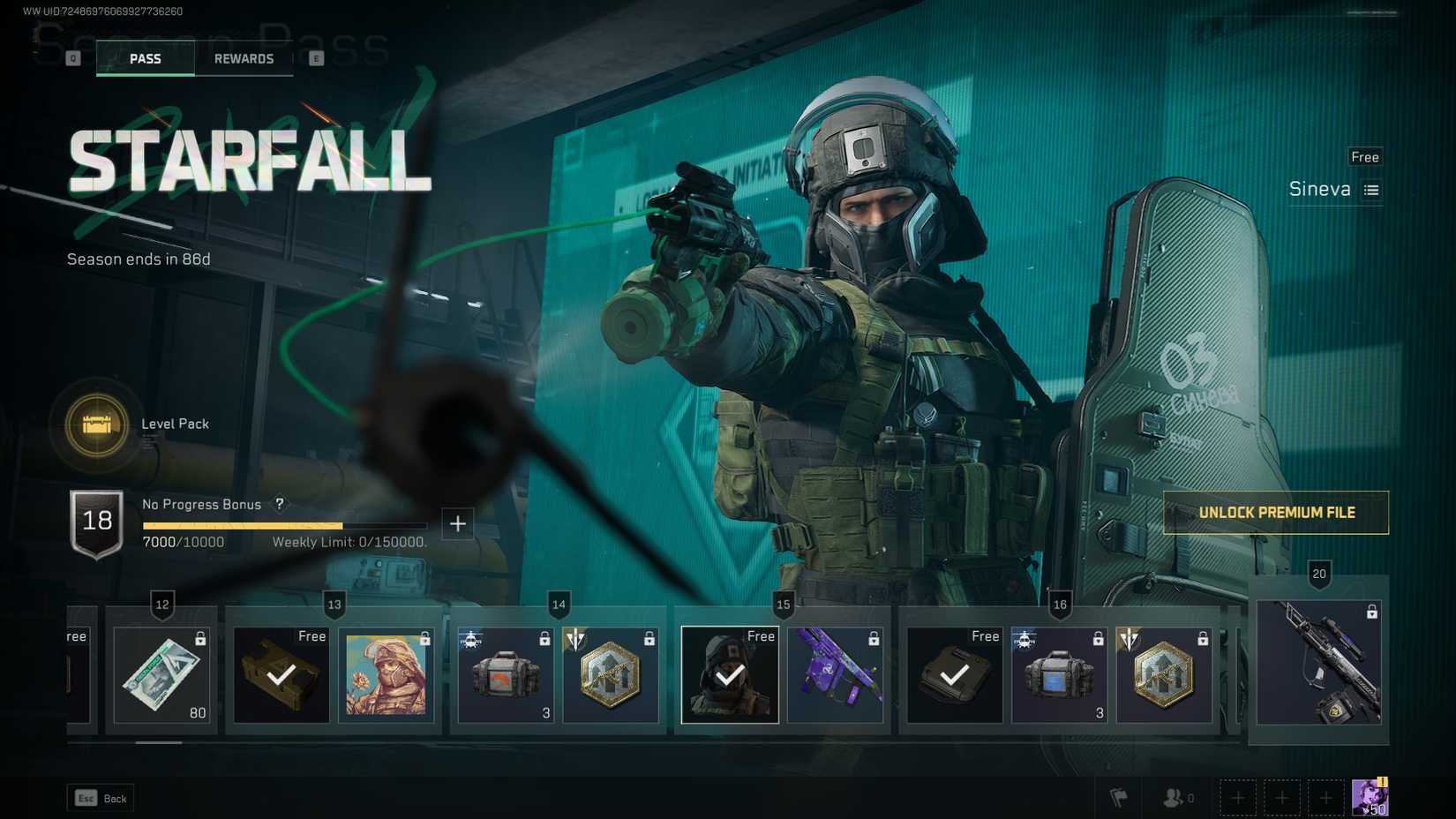Open the Sineva operator list dropdown
The image size is (1456, 819).
click(1370, 189)
